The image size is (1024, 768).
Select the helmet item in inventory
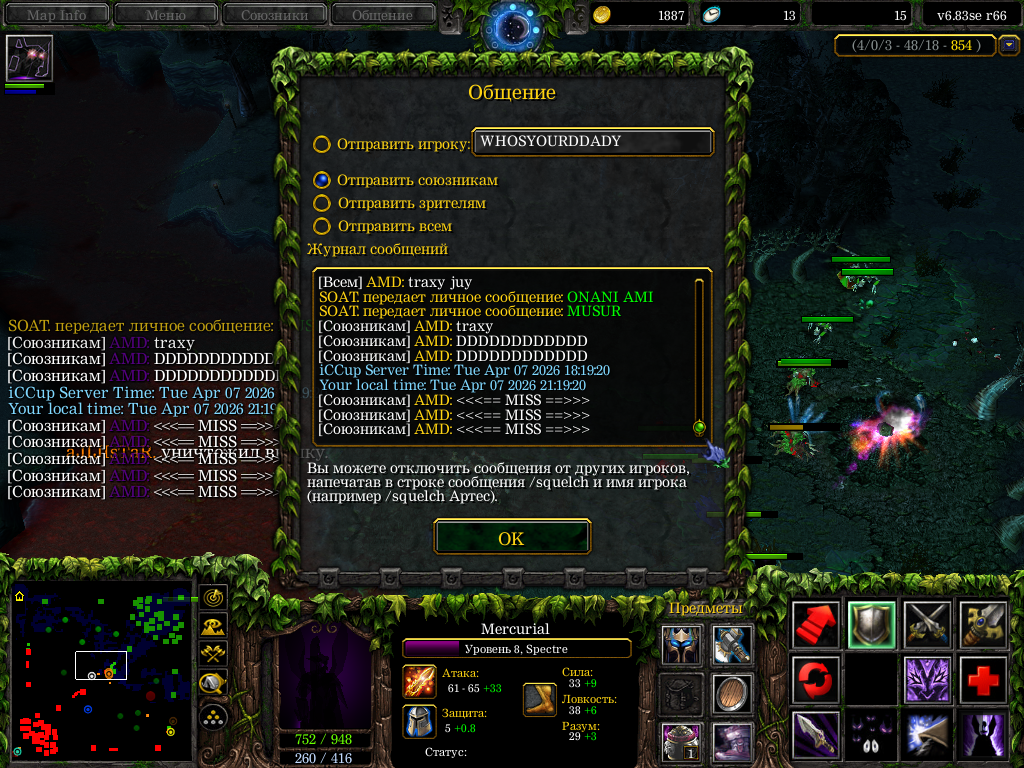pos(681,645)
